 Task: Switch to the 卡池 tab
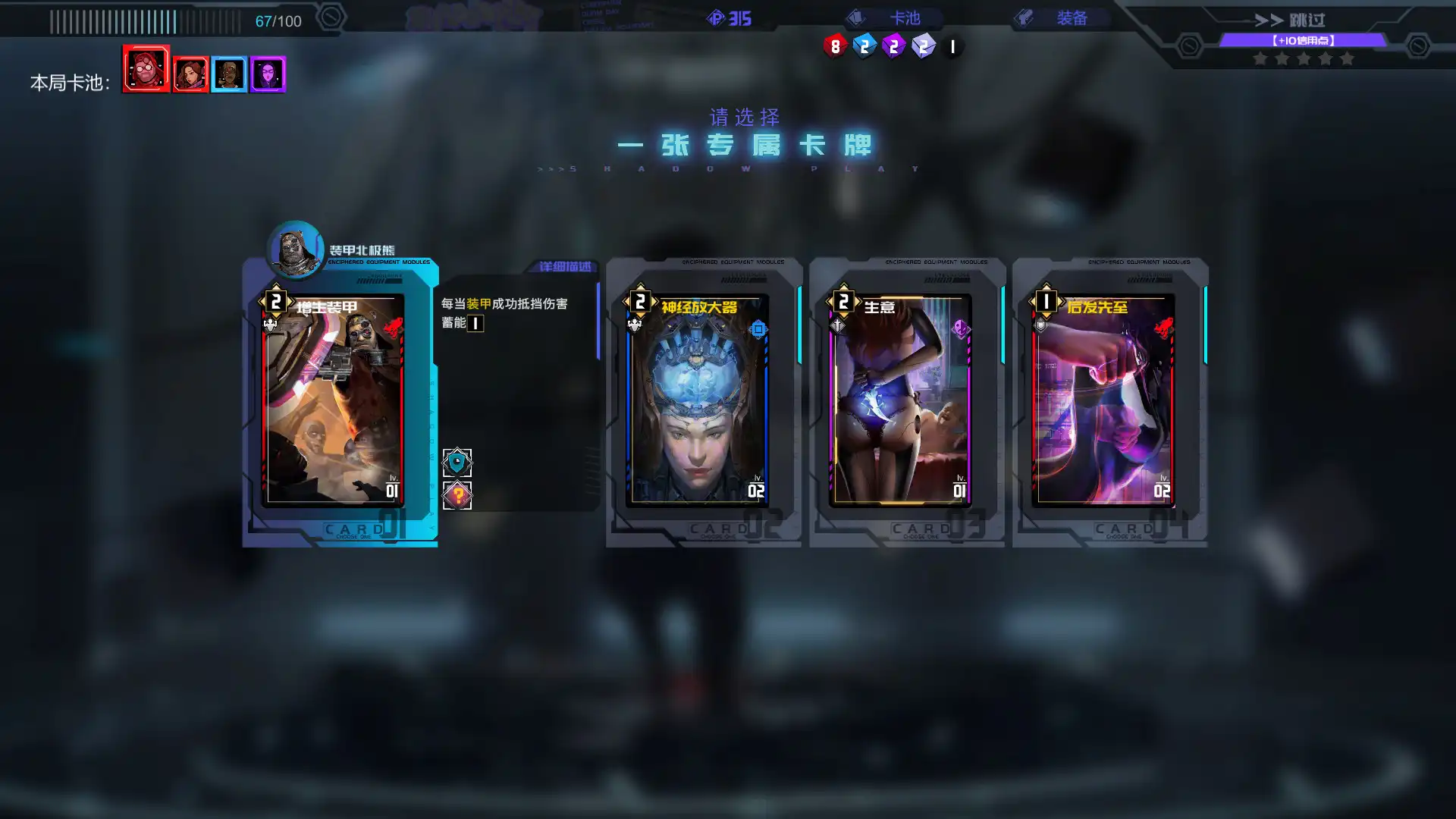(905, 18)
